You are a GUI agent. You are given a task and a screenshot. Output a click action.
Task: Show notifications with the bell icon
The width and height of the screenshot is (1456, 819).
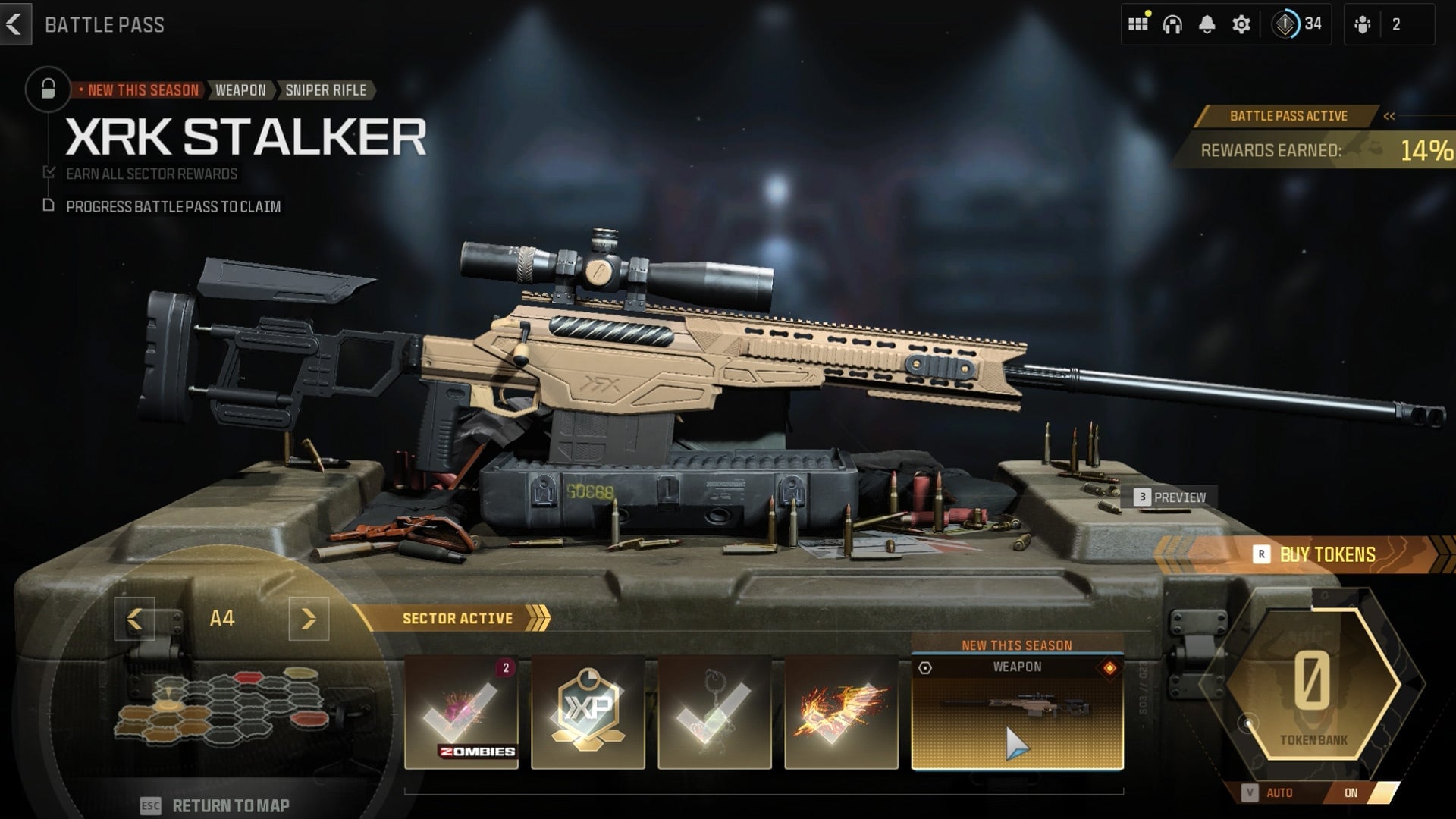point(1207,24)
